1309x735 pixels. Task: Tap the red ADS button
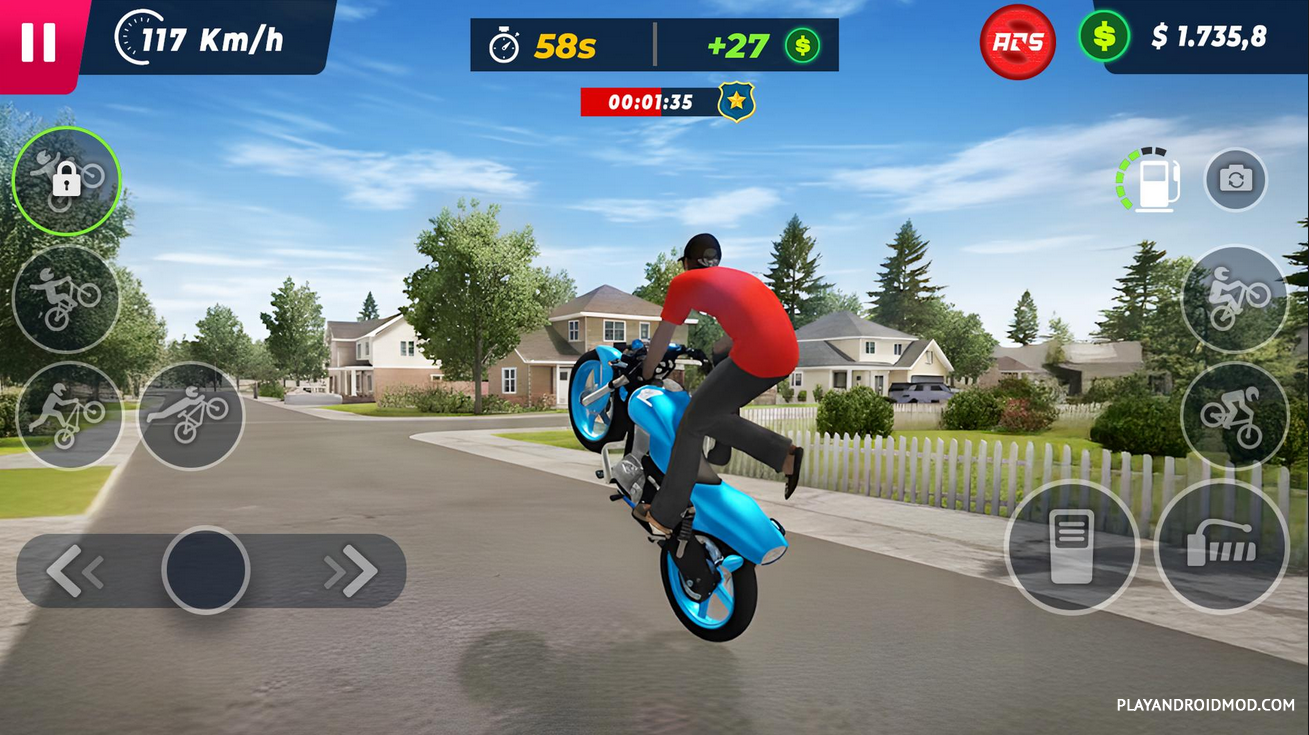1018,42
